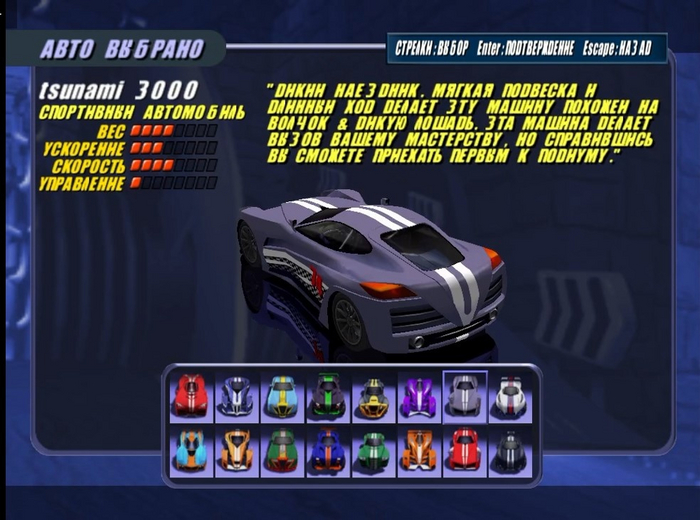Pick the all-black car thumbnail
Viewport: 700px width, 520px height.
(510, 450)
